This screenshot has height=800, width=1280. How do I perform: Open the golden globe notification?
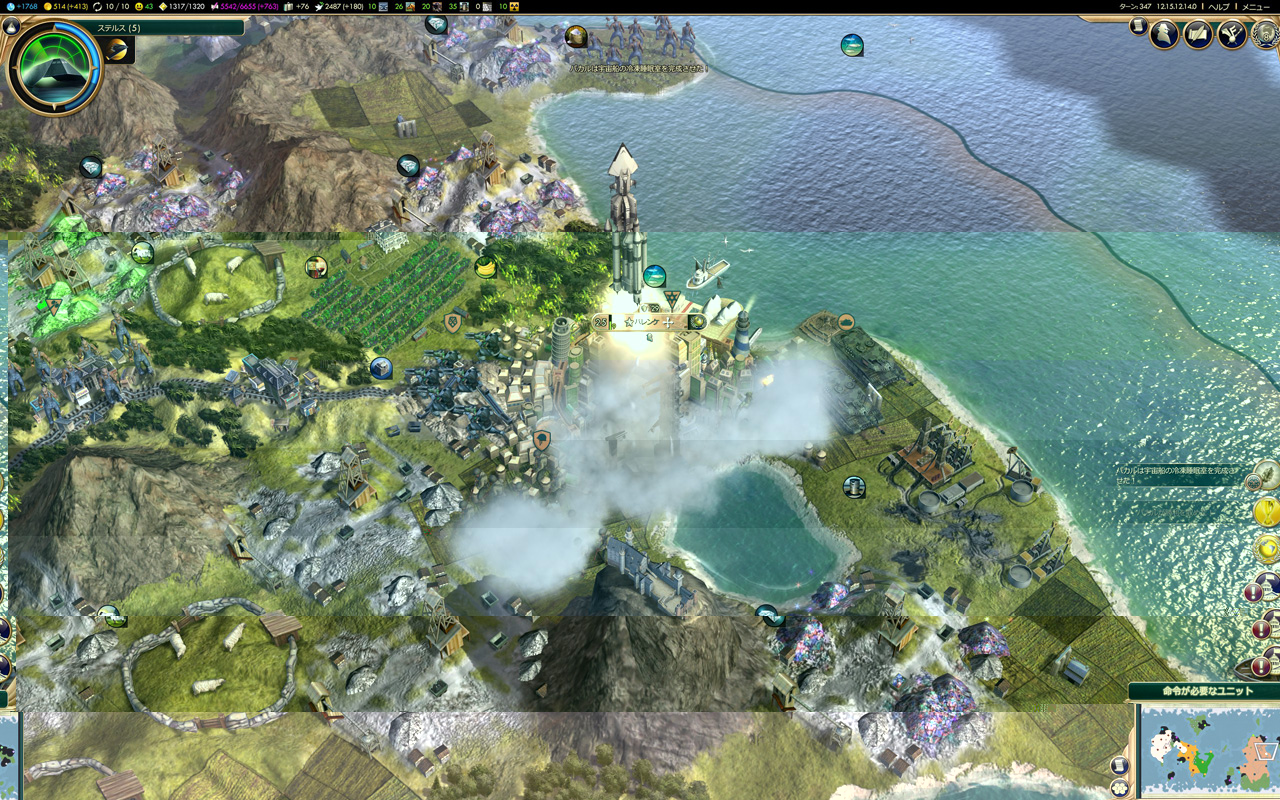click(x=1267, y=548)
